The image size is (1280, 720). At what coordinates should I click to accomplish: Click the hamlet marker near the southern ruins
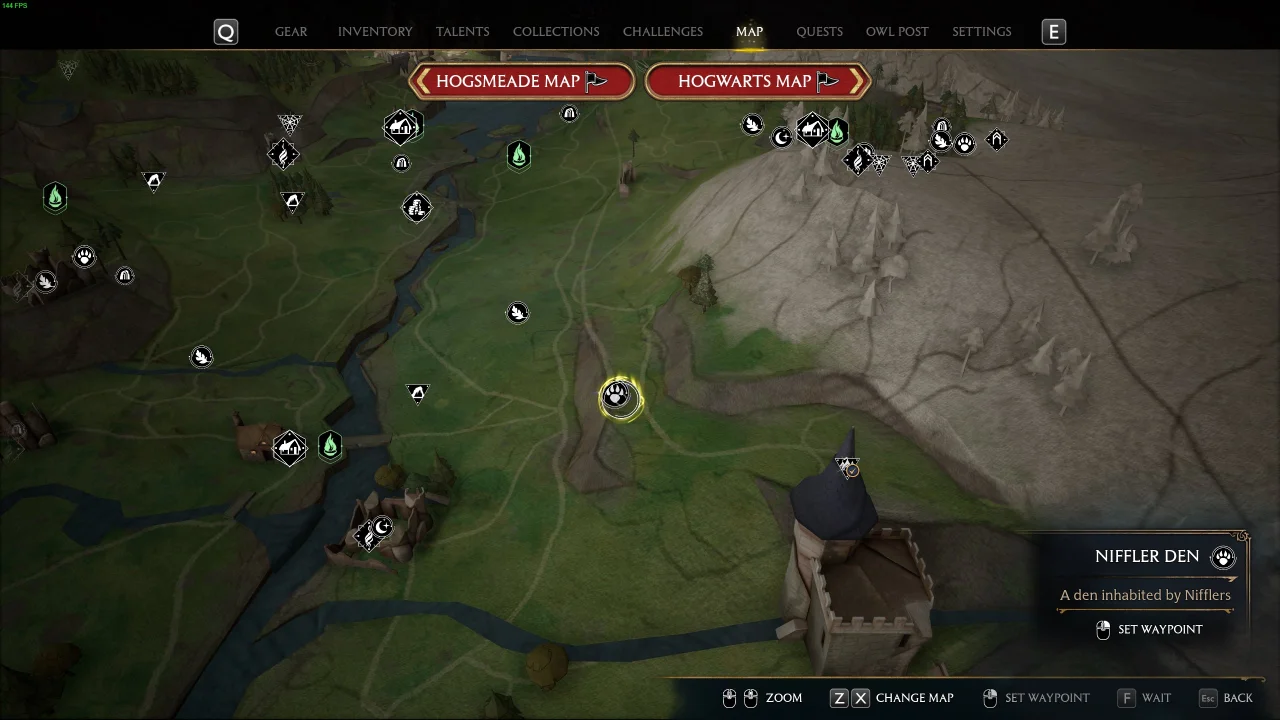[x=290, y=448]
